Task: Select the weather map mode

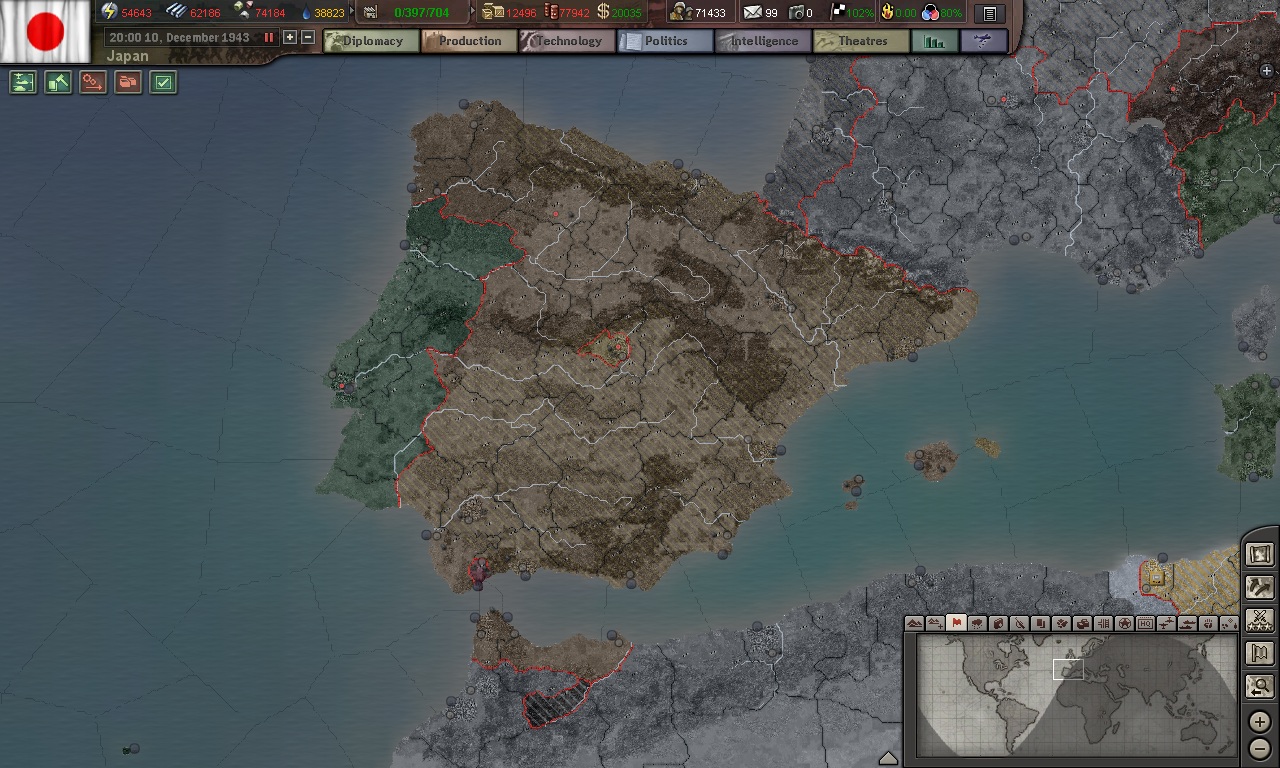Action: [976, 623]
